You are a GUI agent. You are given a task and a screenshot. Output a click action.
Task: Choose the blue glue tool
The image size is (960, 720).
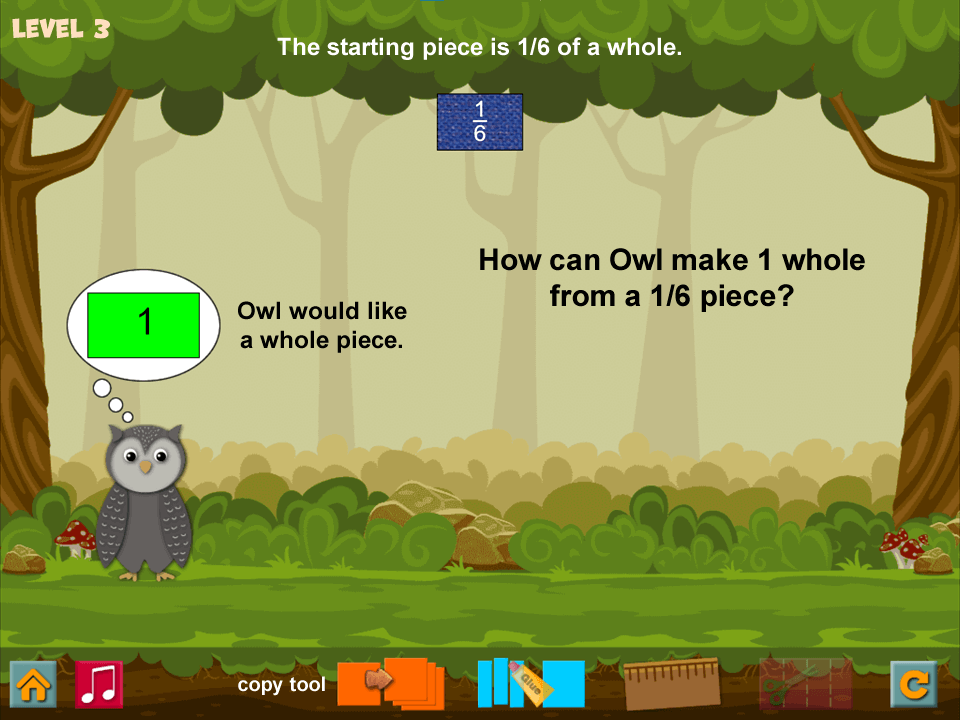(x=530, y=683)
